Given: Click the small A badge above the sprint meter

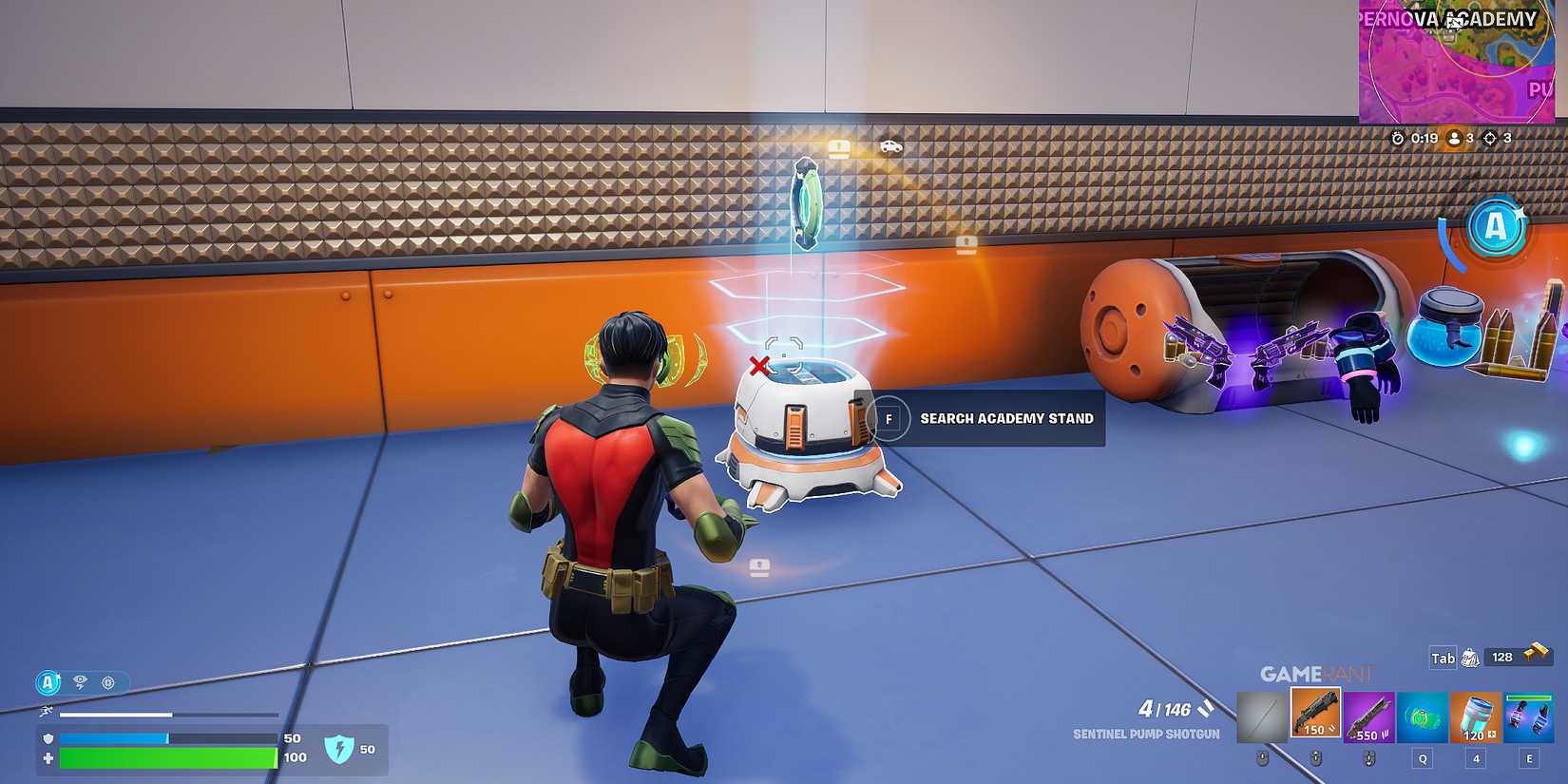Looking at the screenshot, I should tap(48, 681).
